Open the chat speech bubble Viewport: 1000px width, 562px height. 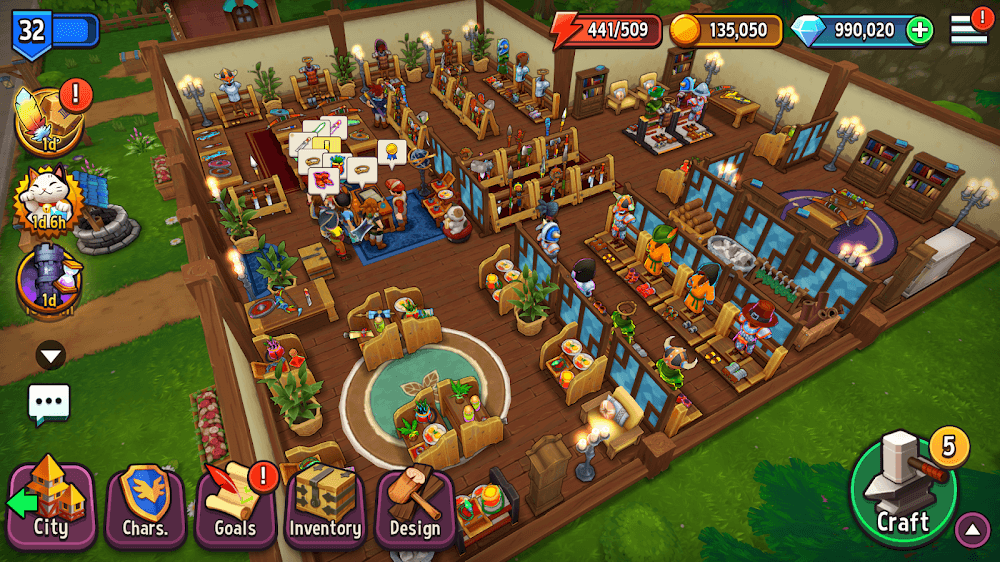pos(49,403)
